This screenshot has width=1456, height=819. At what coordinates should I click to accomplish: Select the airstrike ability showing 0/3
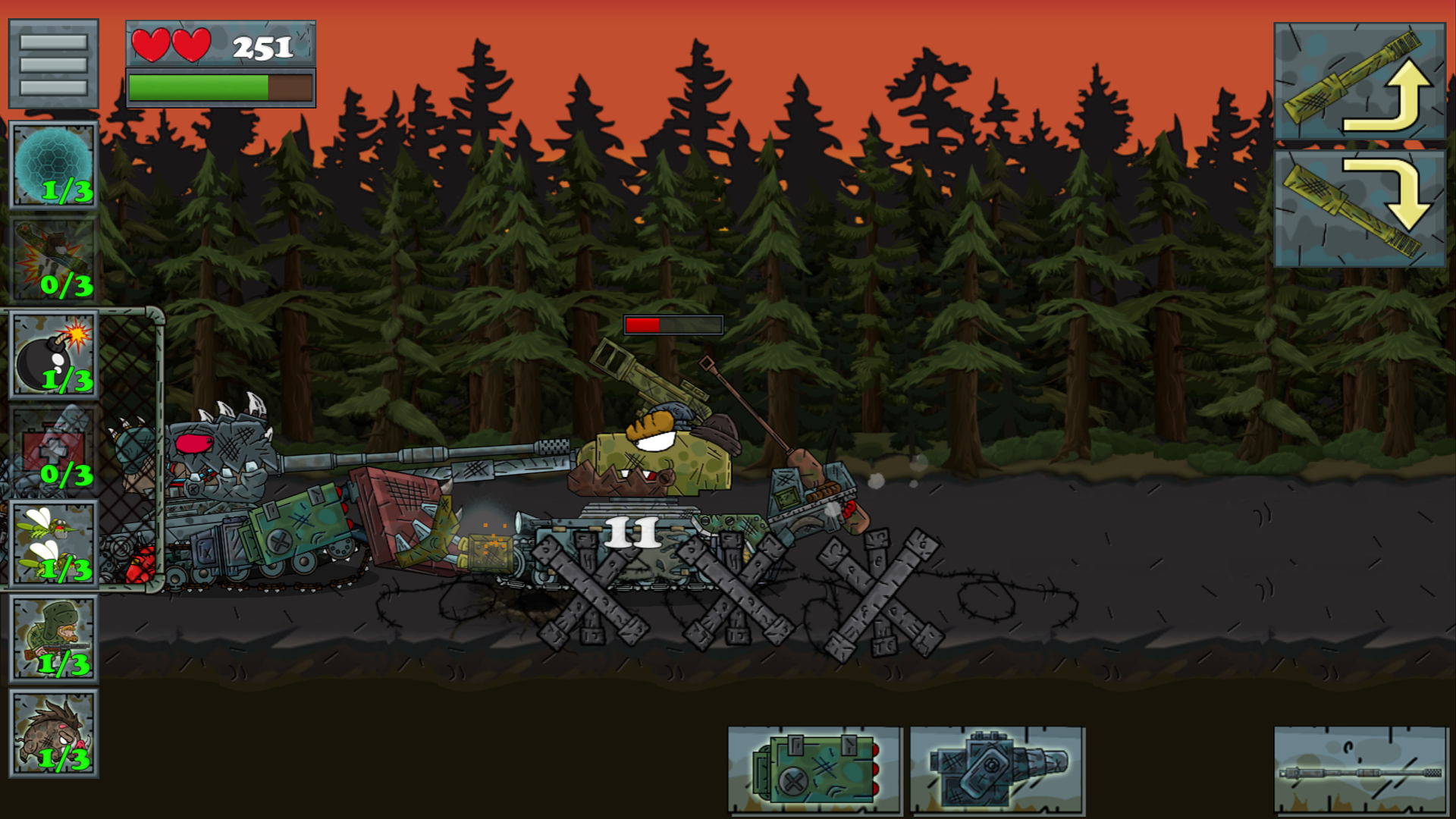[53, 258]
